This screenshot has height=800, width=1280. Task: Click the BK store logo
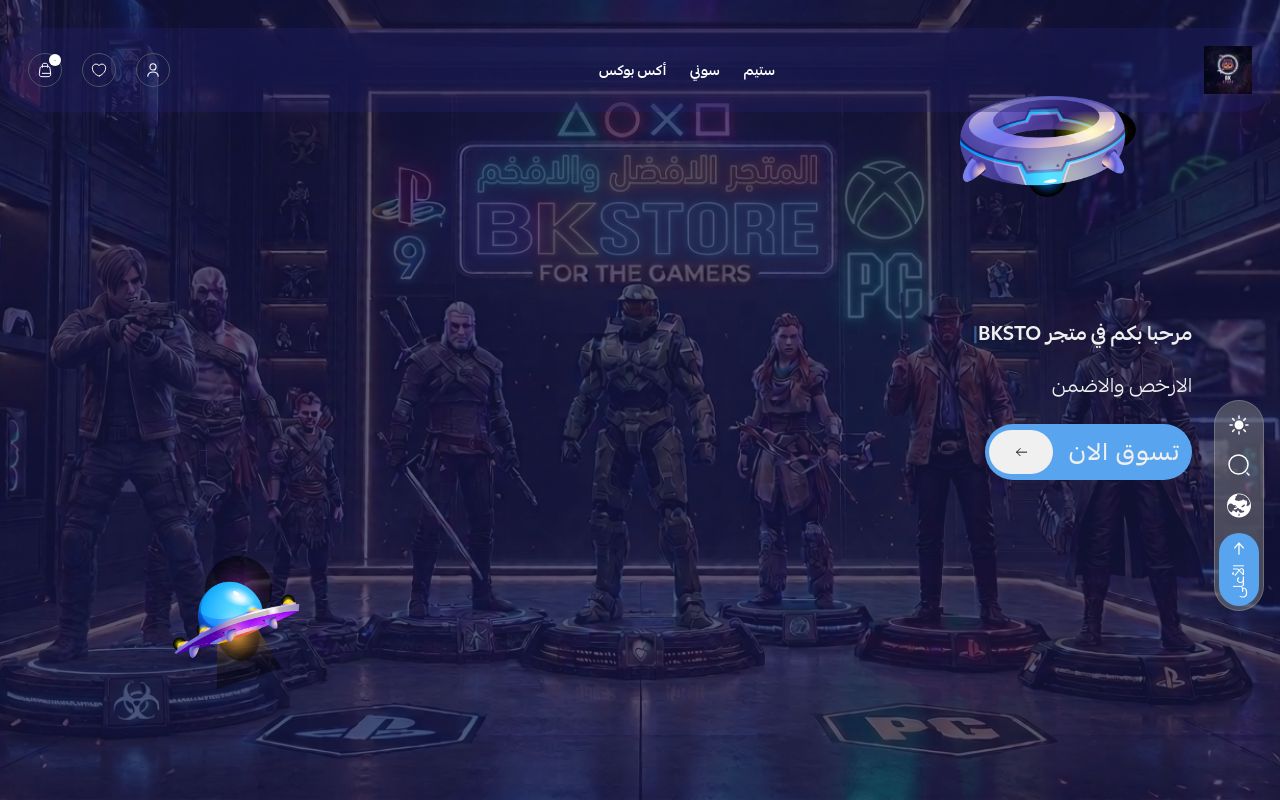pos(1227,70)
